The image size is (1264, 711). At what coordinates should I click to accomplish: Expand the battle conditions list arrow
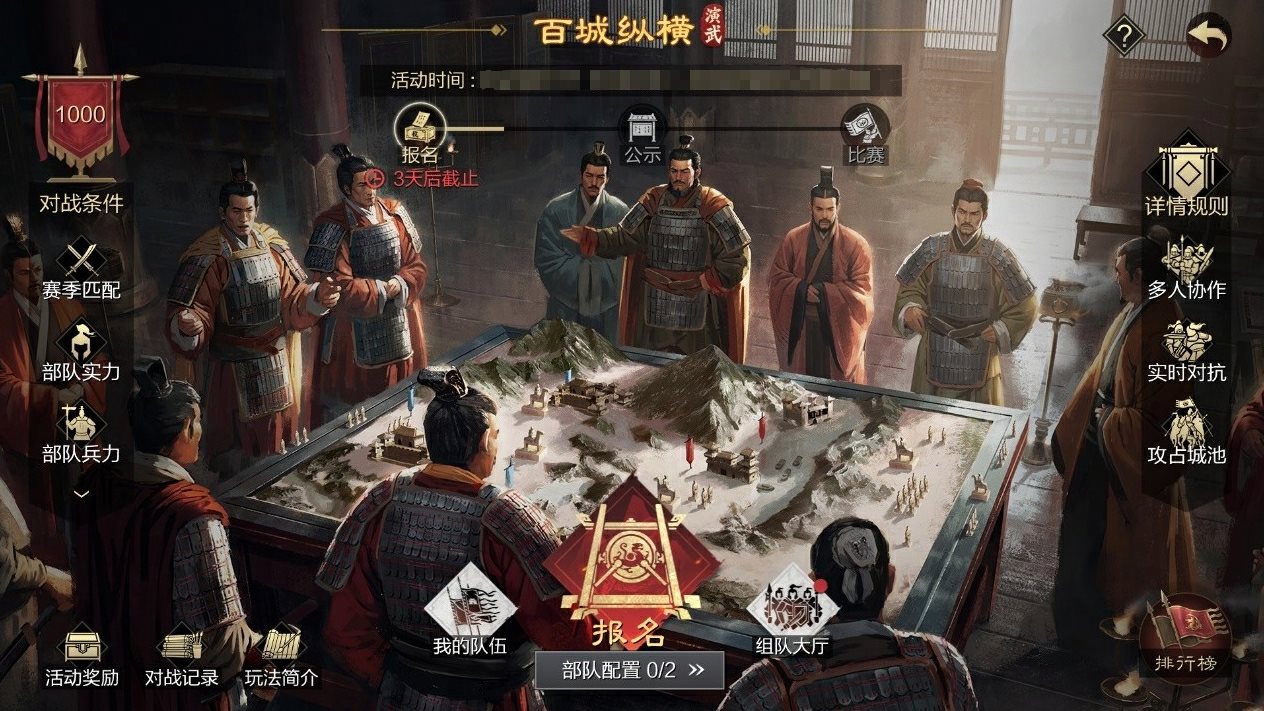[x=81, y=493]
